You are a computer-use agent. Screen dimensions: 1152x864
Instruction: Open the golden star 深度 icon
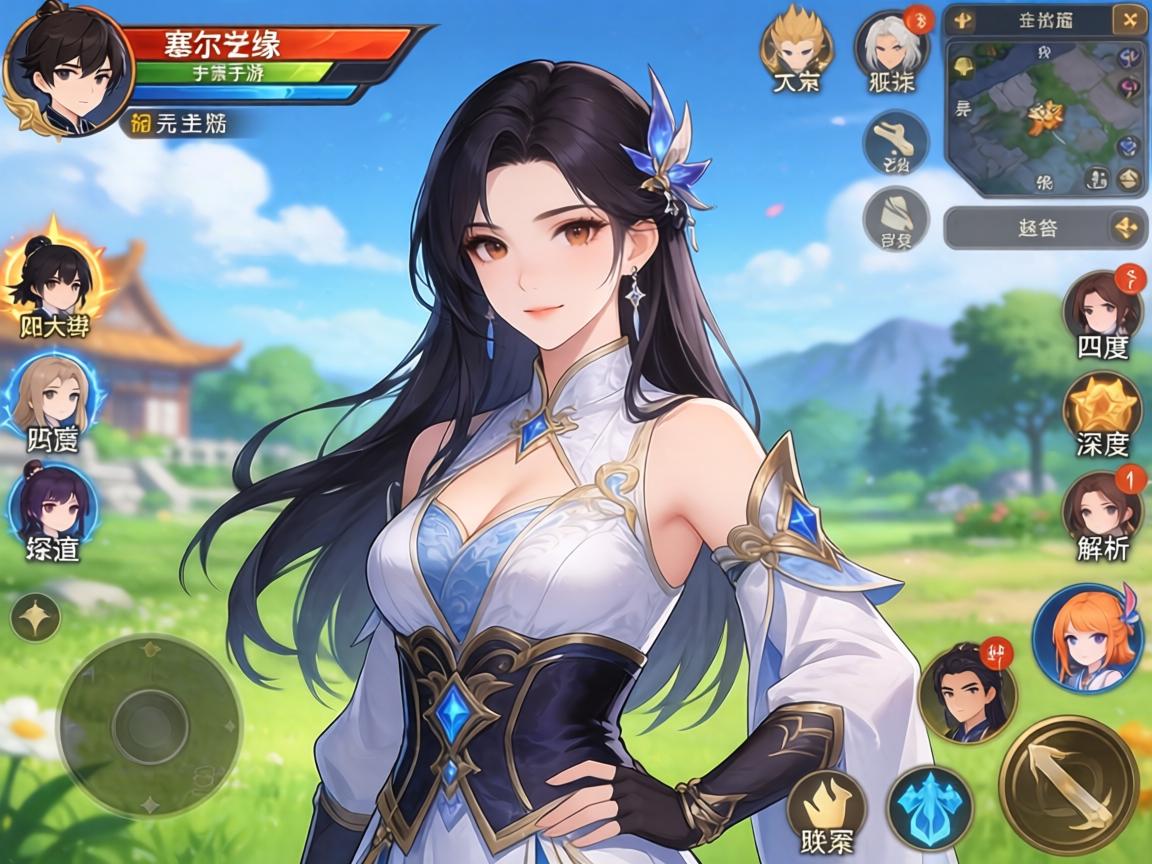point(1102,408)
